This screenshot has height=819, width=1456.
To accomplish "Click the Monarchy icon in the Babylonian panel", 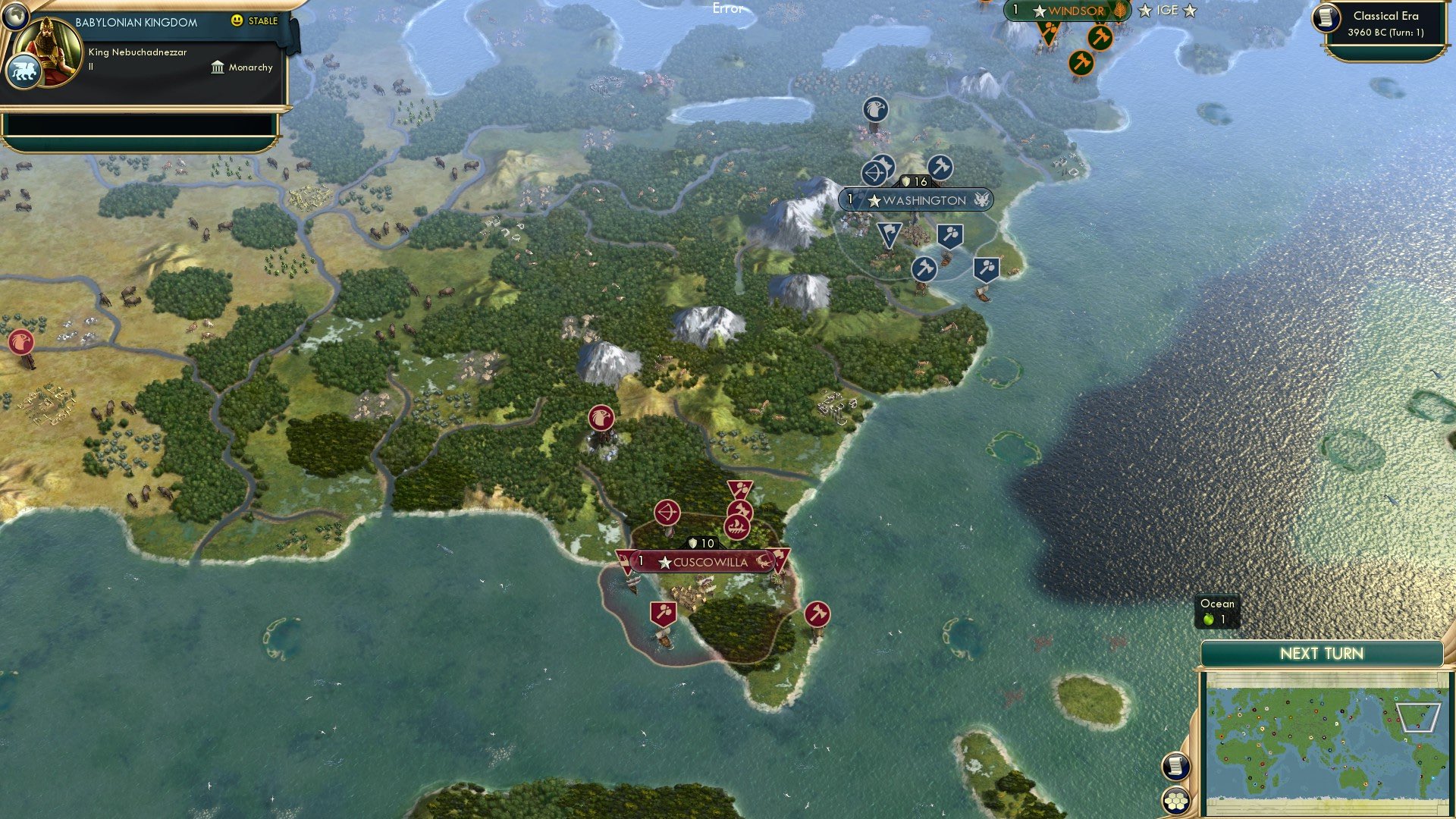I will pos(219,67).
